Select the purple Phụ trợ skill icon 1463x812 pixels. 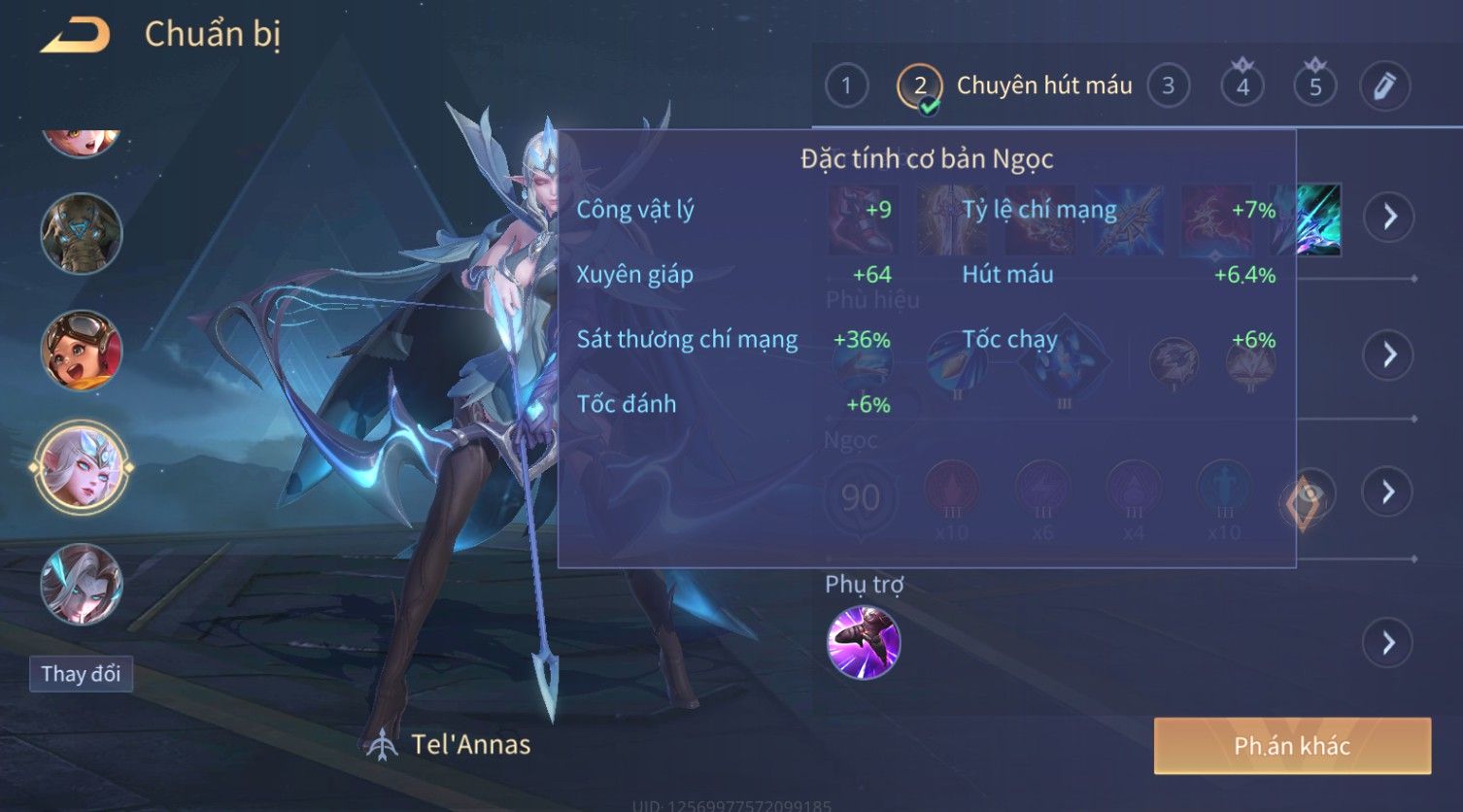(x=863, y=642)
